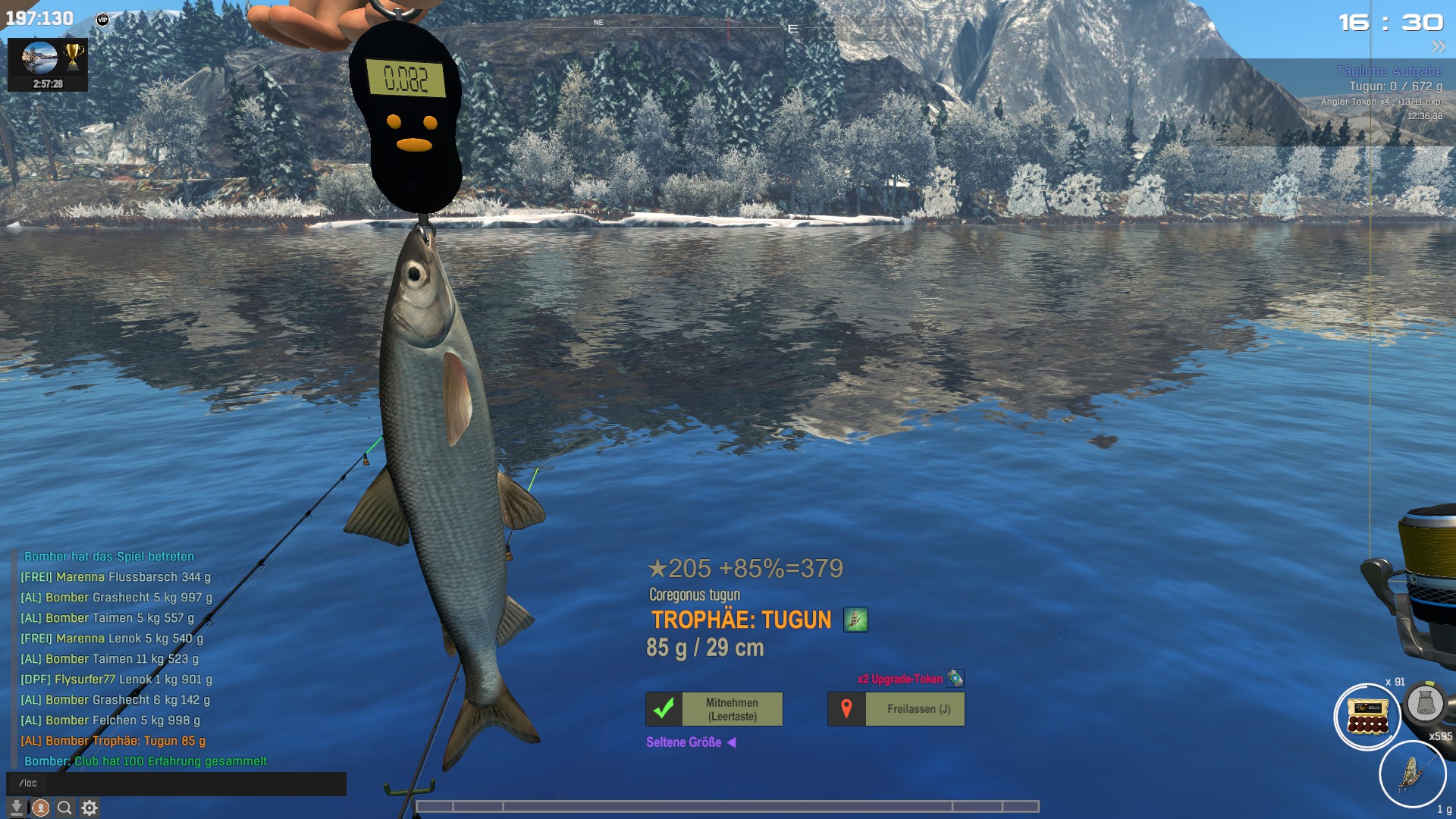Image resolution: width=1456 pixels, height=819 pixels.
Task: Open the feeder cage groundbait slot
Action: [1425, 703]
